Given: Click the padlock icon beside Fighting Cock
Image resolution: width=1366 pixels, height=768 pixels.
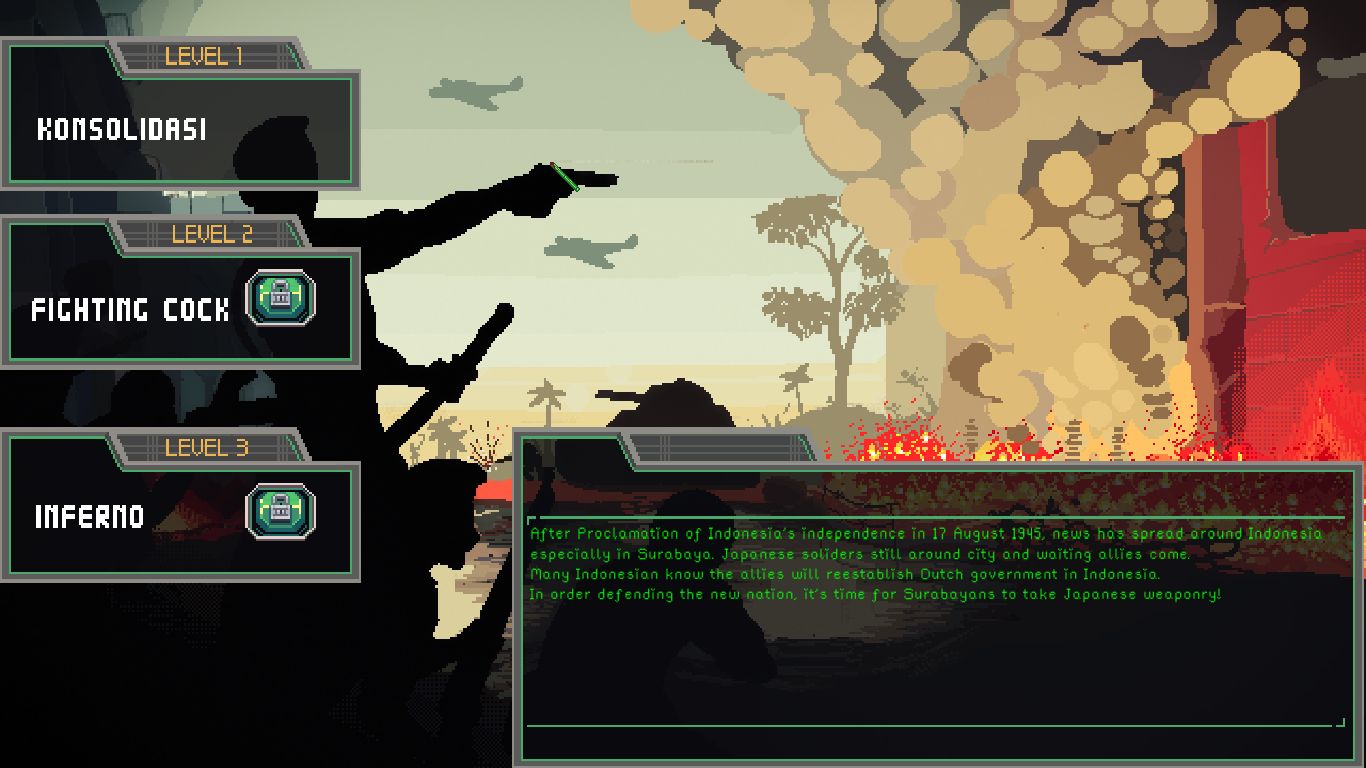Looking at the screenshot, I should [x=281, y=298].
